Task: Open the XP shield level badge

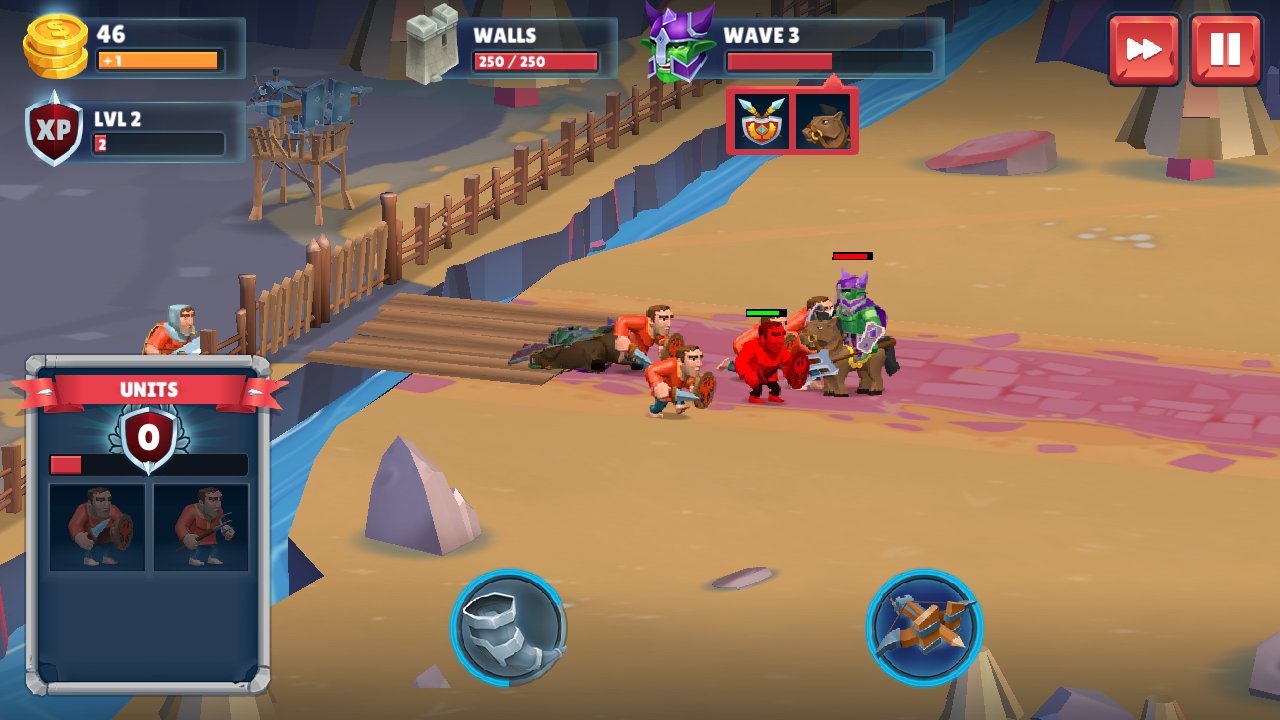Action: tap(55, 130)
